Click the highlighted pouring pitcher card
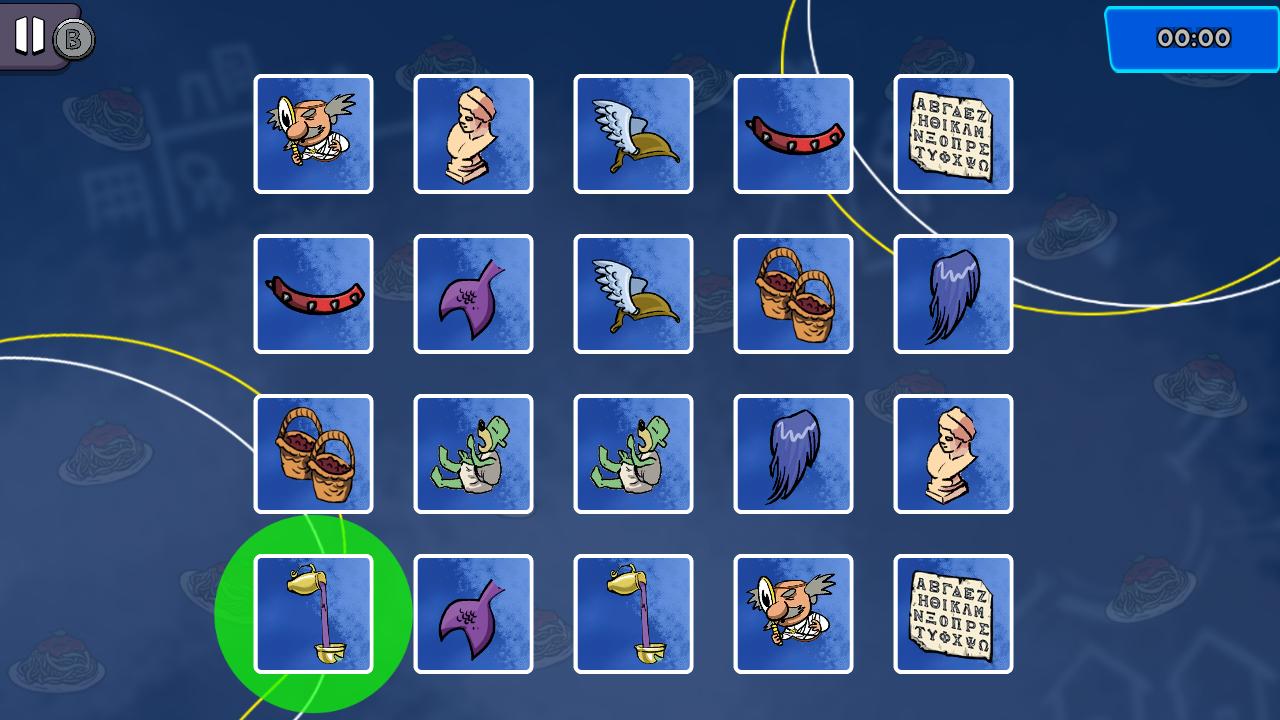This screenshot has height=720, width=1280. 313,613
